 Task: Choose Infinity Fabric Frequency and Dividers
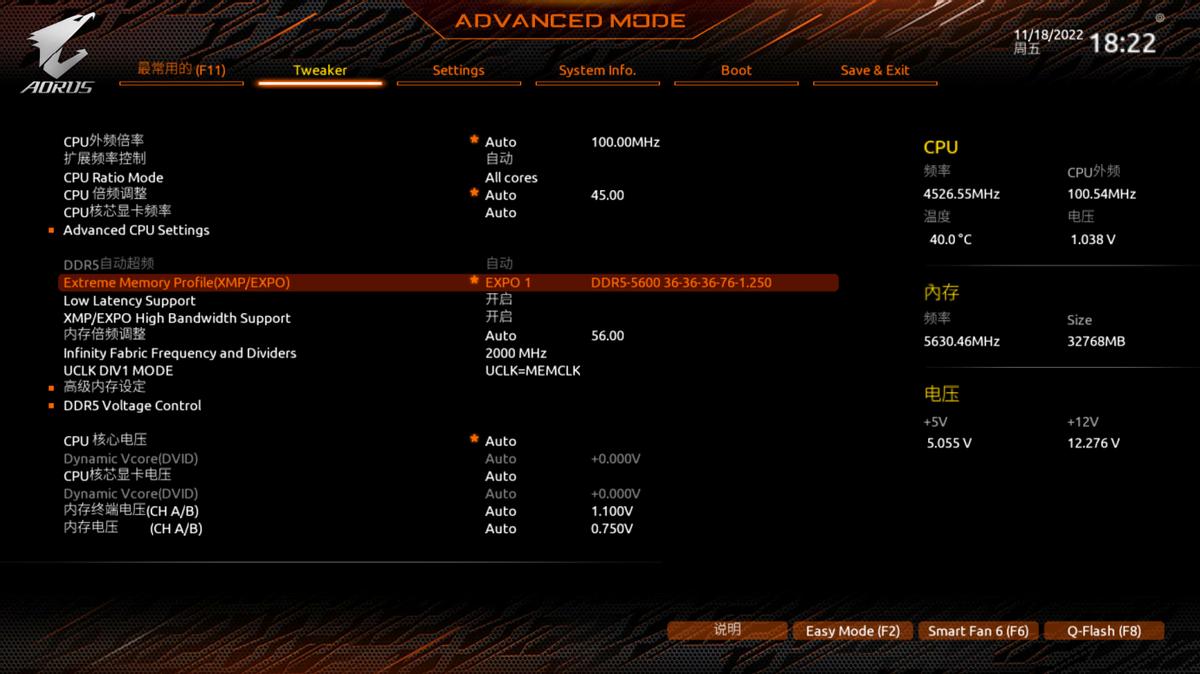click(x=180, y=353)
